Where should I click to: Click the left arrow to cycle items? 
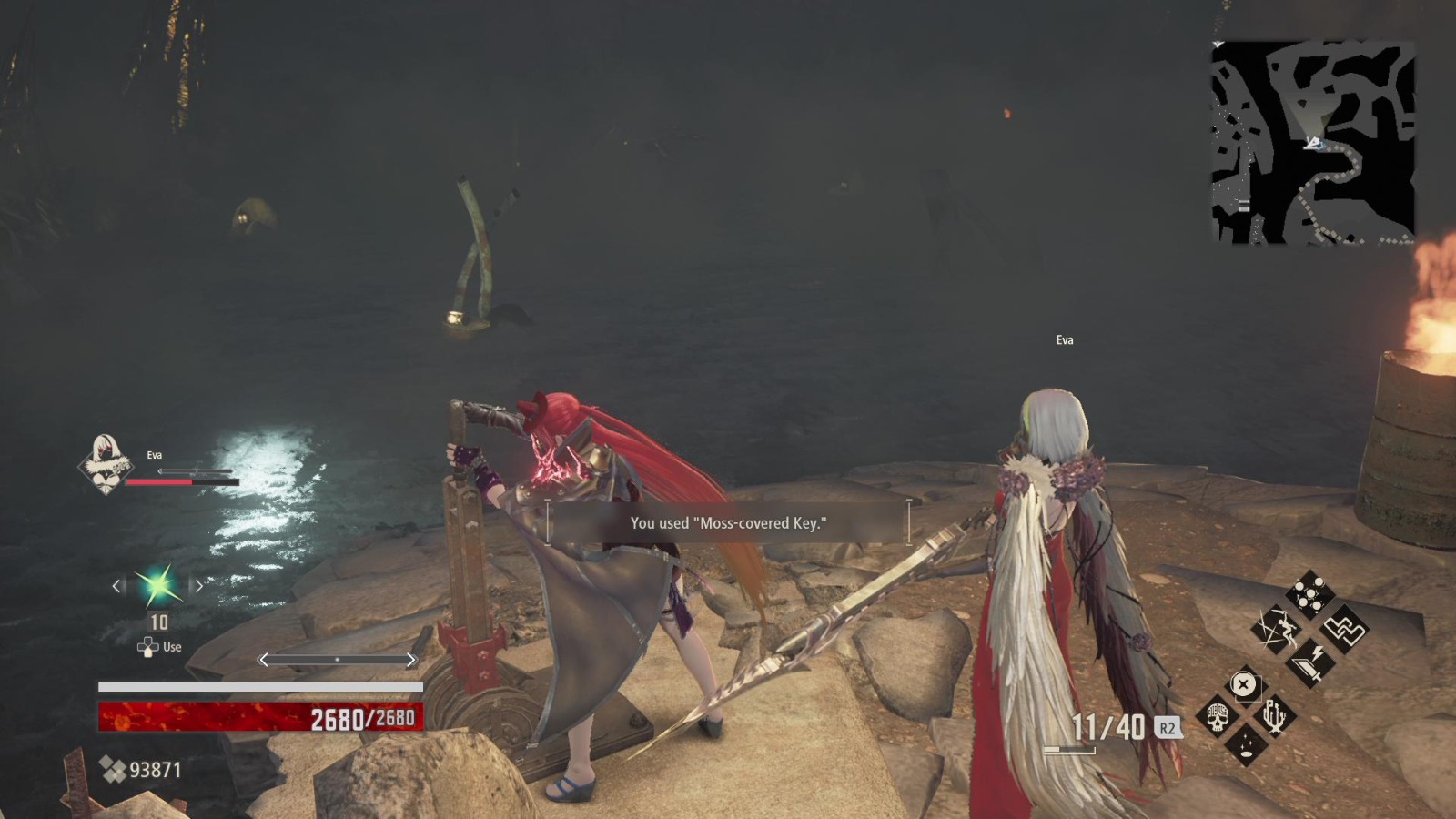click(116, 585)
